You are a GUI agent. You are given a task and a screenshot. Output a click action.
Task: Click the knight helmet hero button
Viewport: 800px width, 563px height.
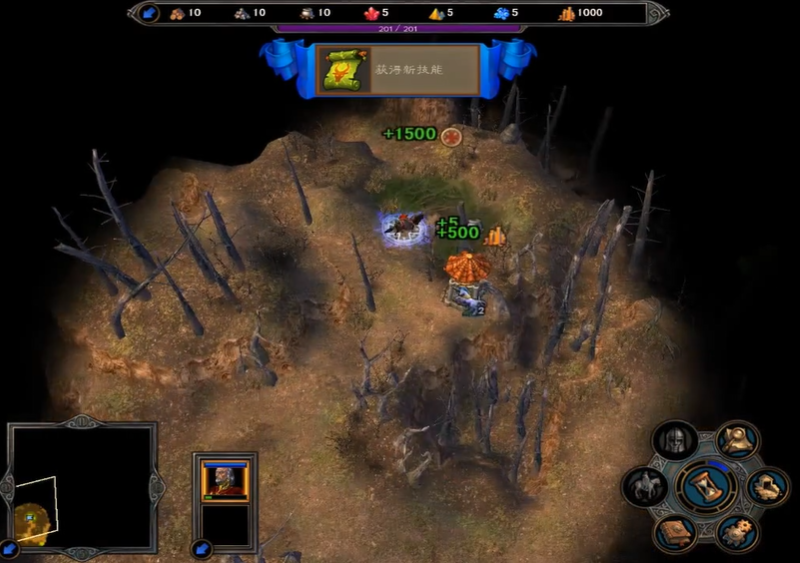coord(675,440)
